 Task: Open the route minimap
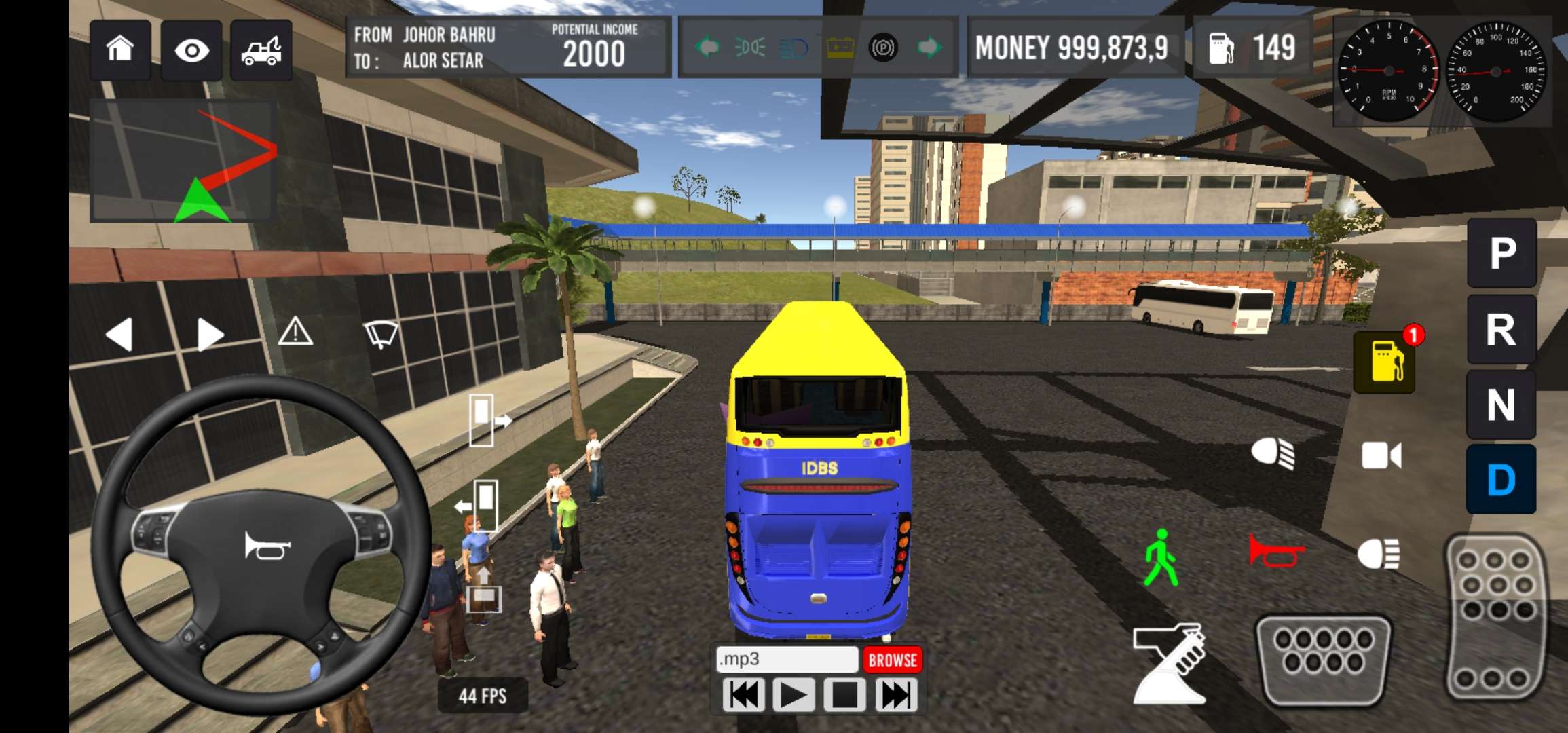tap(183, 161)
